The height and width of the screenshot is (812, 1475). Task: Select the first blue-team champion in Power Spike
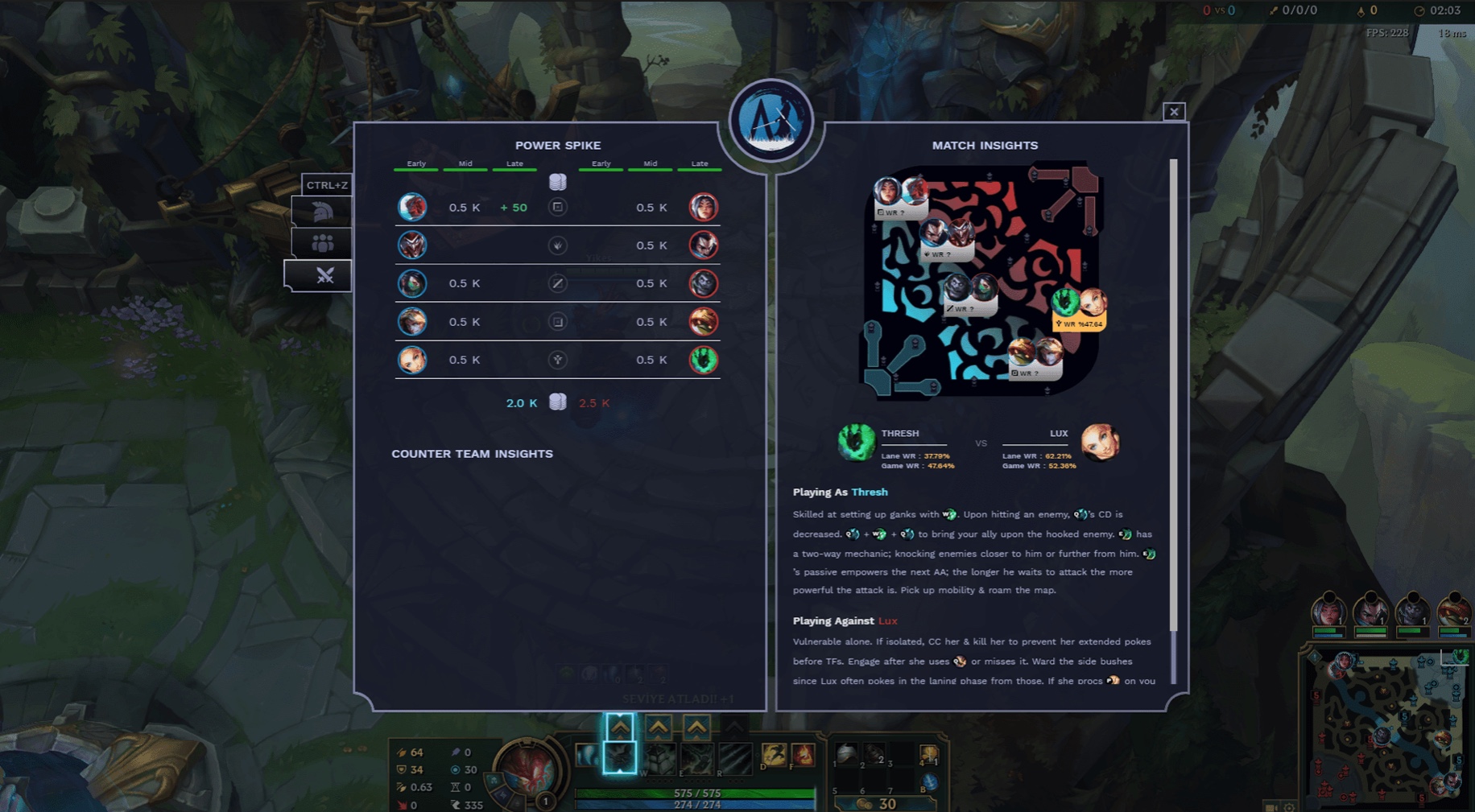pos(412,208)
